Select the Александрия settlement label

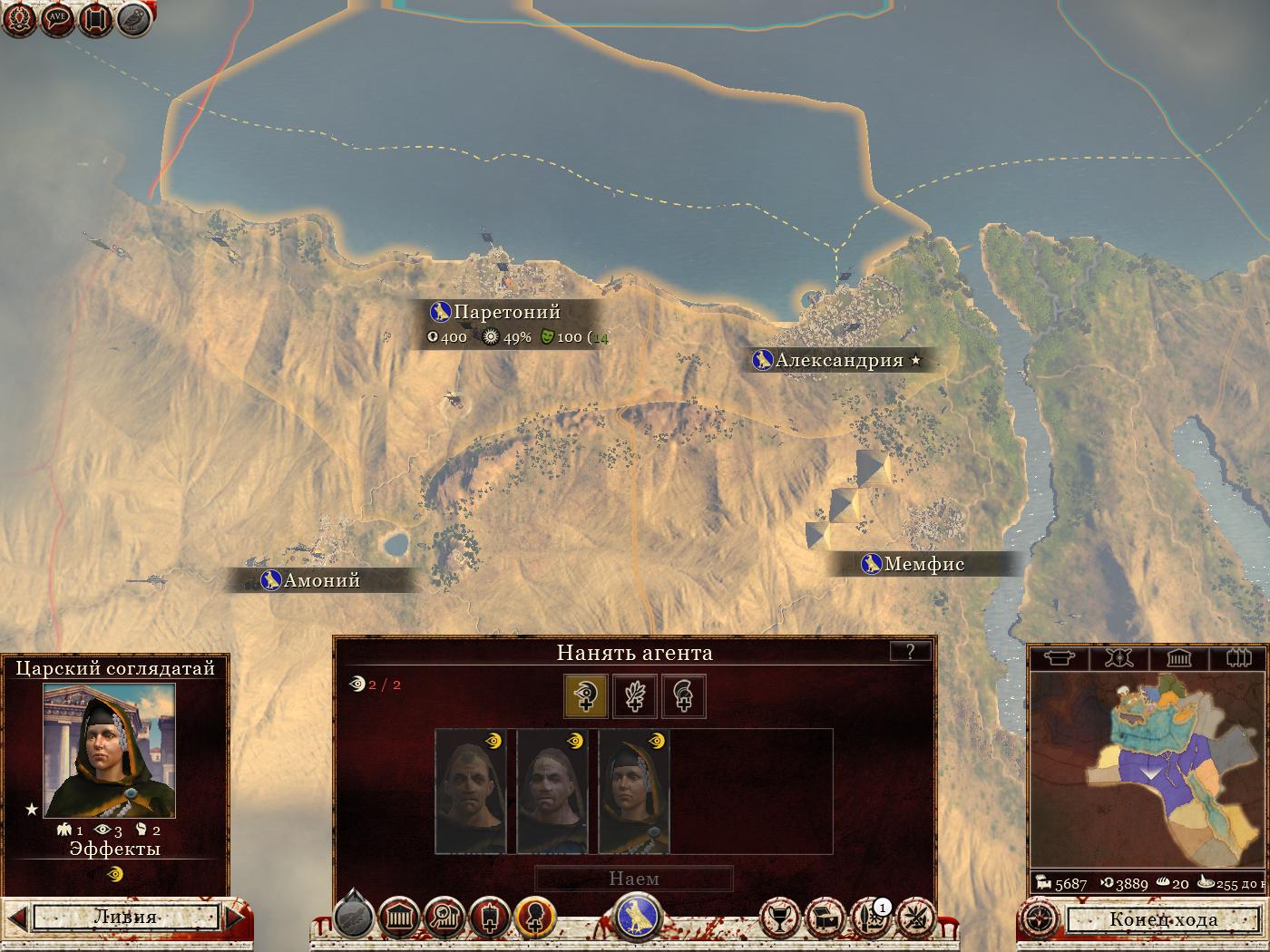[838, 360]
